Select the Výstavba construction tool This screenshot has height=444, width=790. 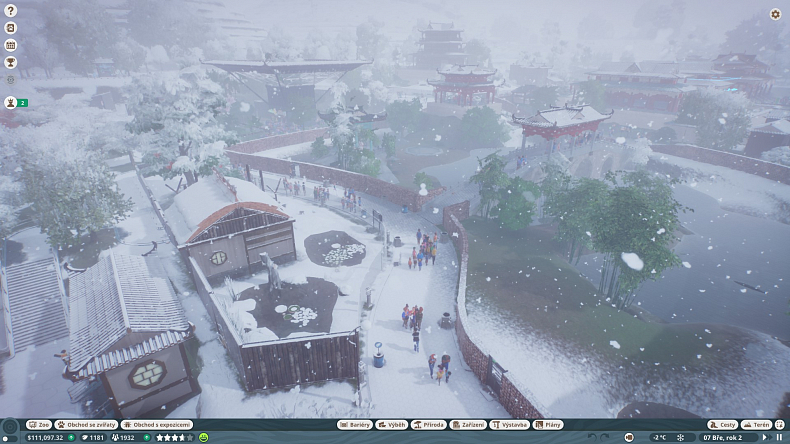pyautogui.click(x=510, y=425)
